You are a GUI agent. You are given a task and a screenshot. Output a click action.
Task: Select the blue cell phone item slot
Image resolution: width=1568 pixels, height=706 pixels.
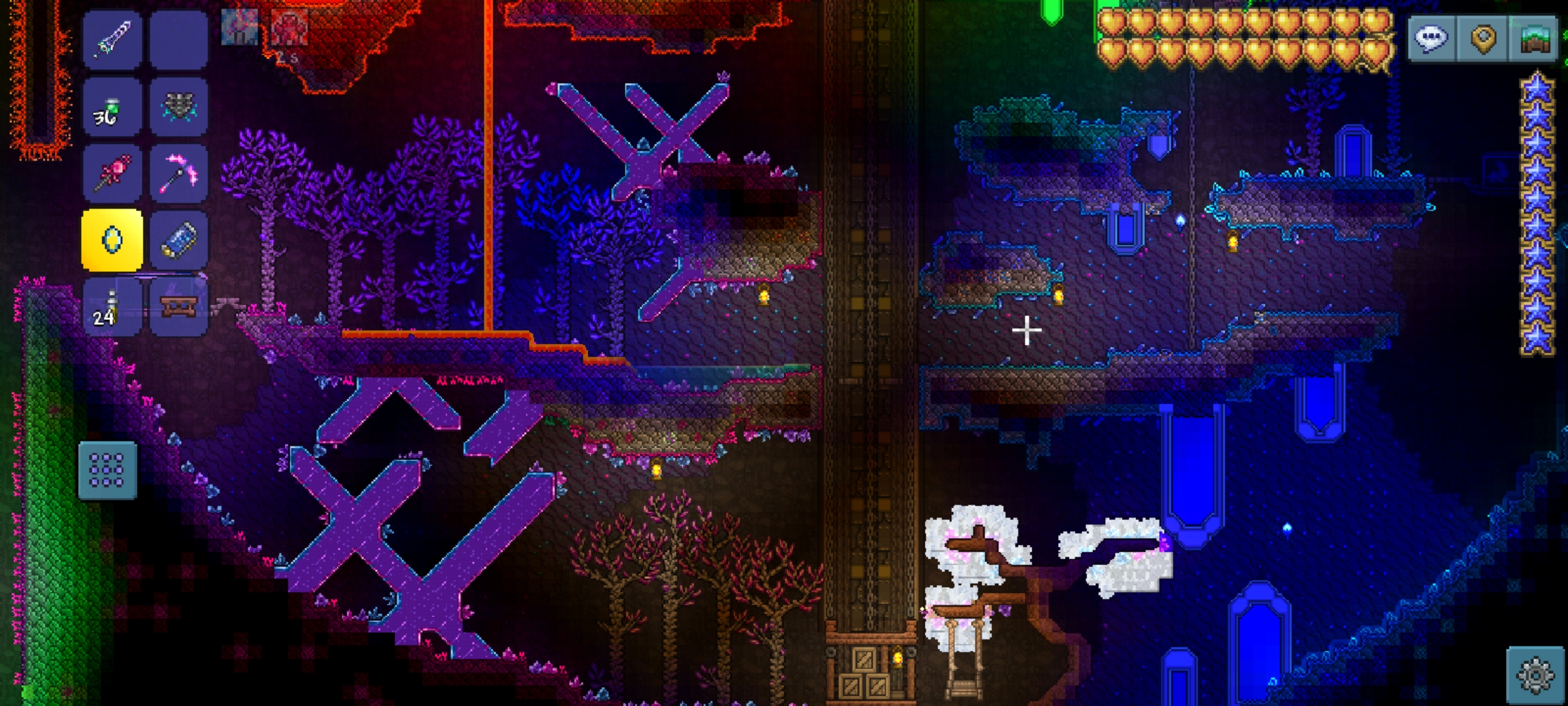(178, 240)
